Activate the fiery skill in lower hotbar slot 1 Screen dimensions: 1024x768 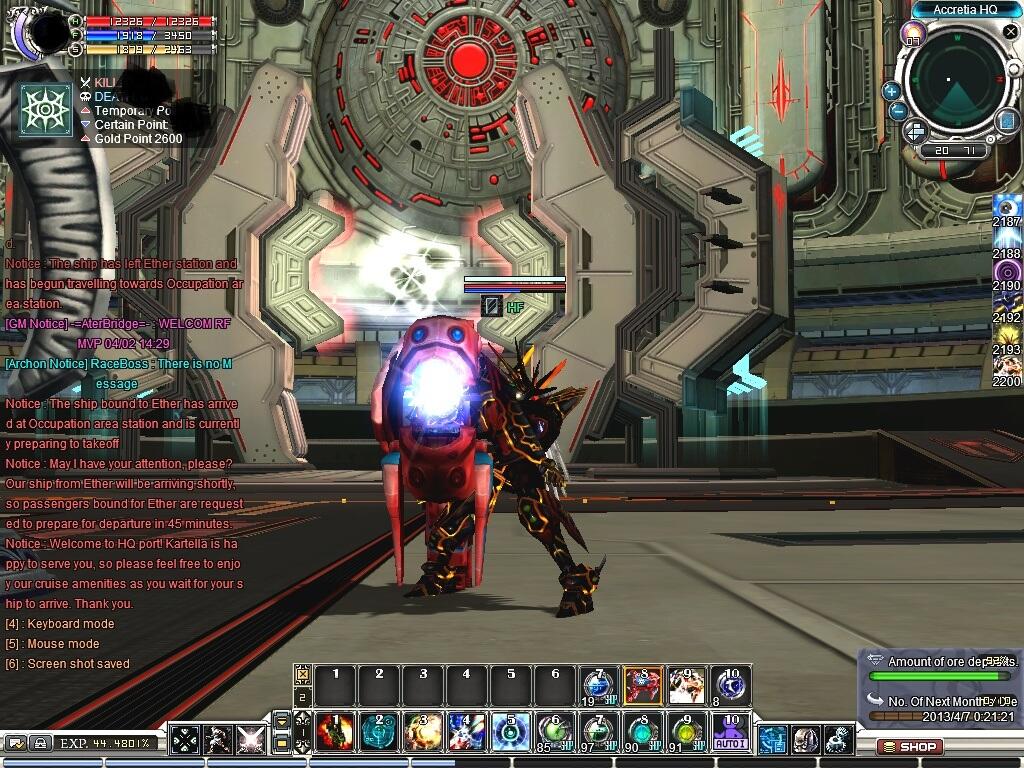click(x=335, y=732)
